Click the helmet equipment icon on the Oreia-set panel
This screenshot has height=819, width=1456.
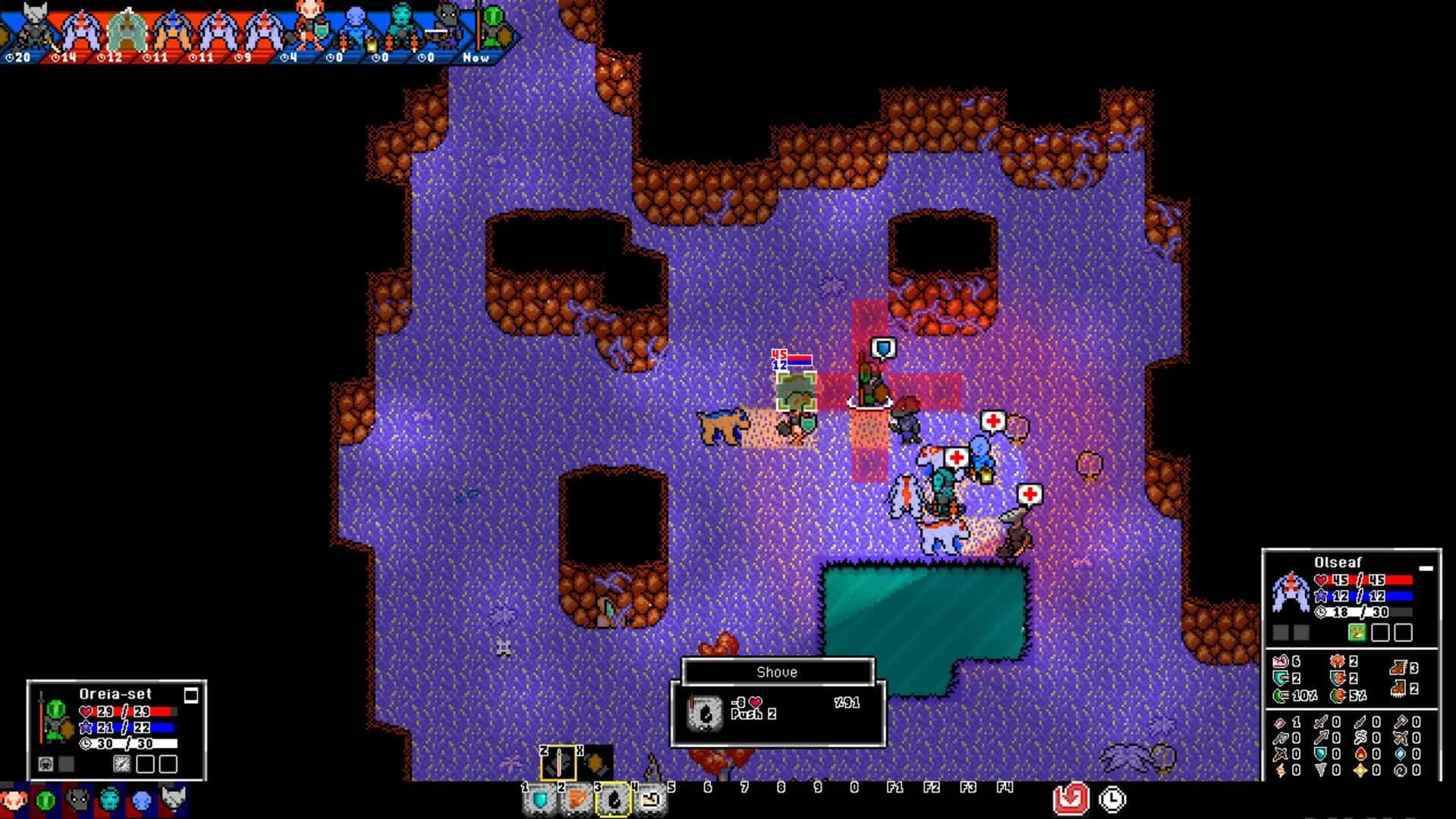coord(46,765)
